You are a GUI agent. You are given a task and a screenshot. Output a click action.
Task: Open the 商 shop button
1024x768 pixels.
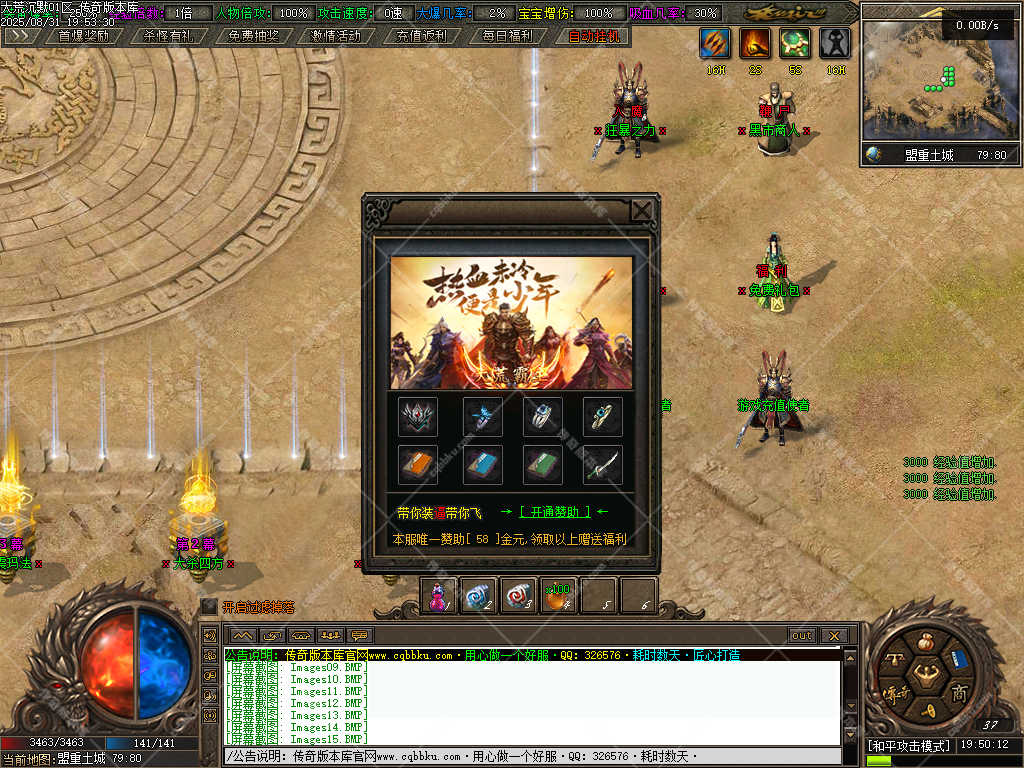point(958,694)
